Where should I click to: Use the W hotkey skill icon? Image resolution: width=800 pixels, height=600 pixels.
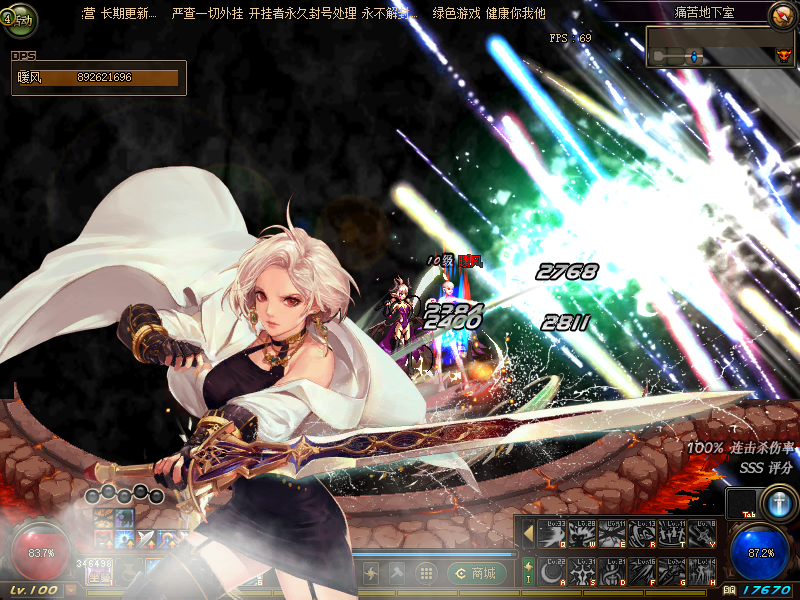point(583,535)
